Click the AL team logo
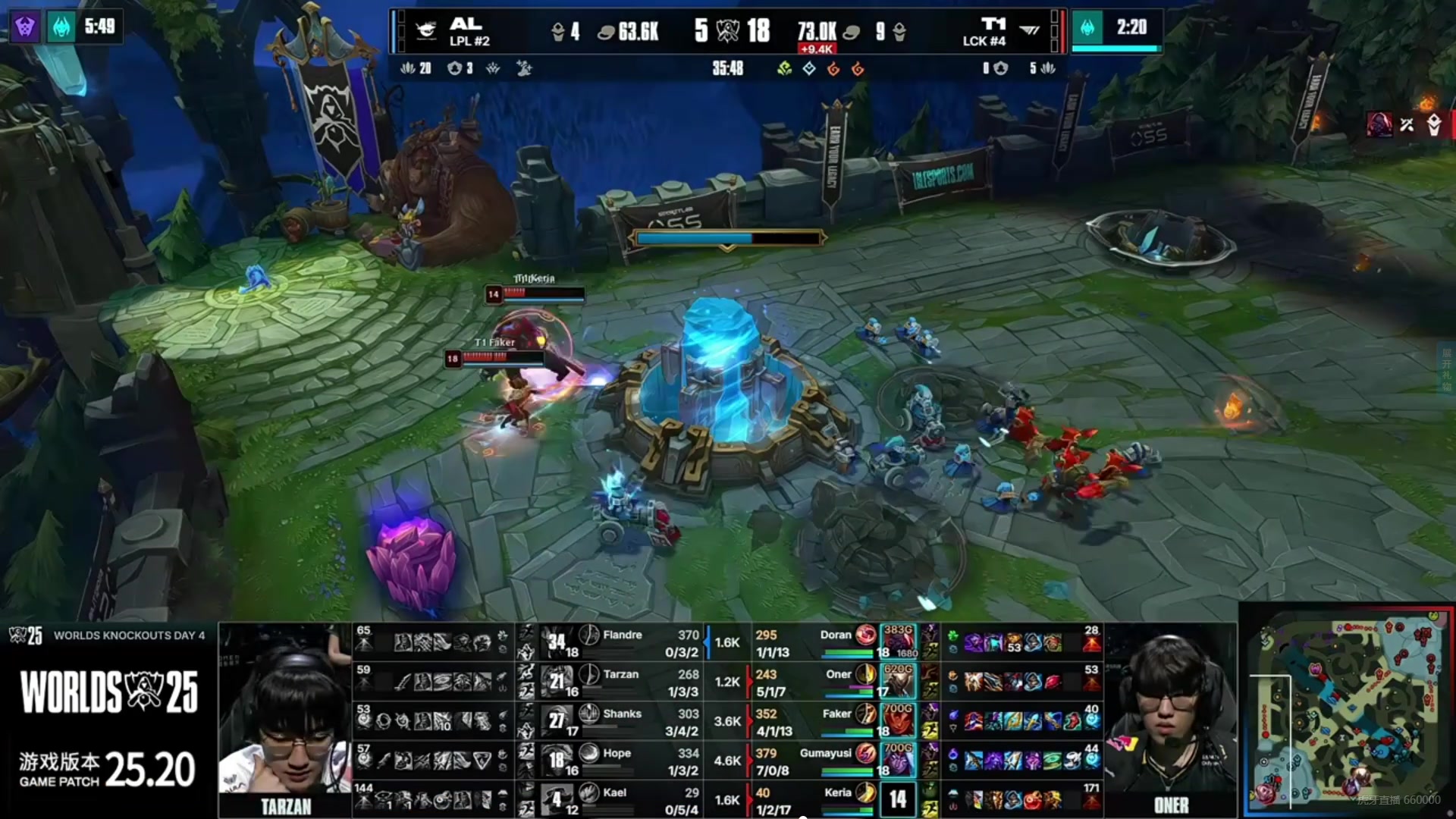 [426, 31]
